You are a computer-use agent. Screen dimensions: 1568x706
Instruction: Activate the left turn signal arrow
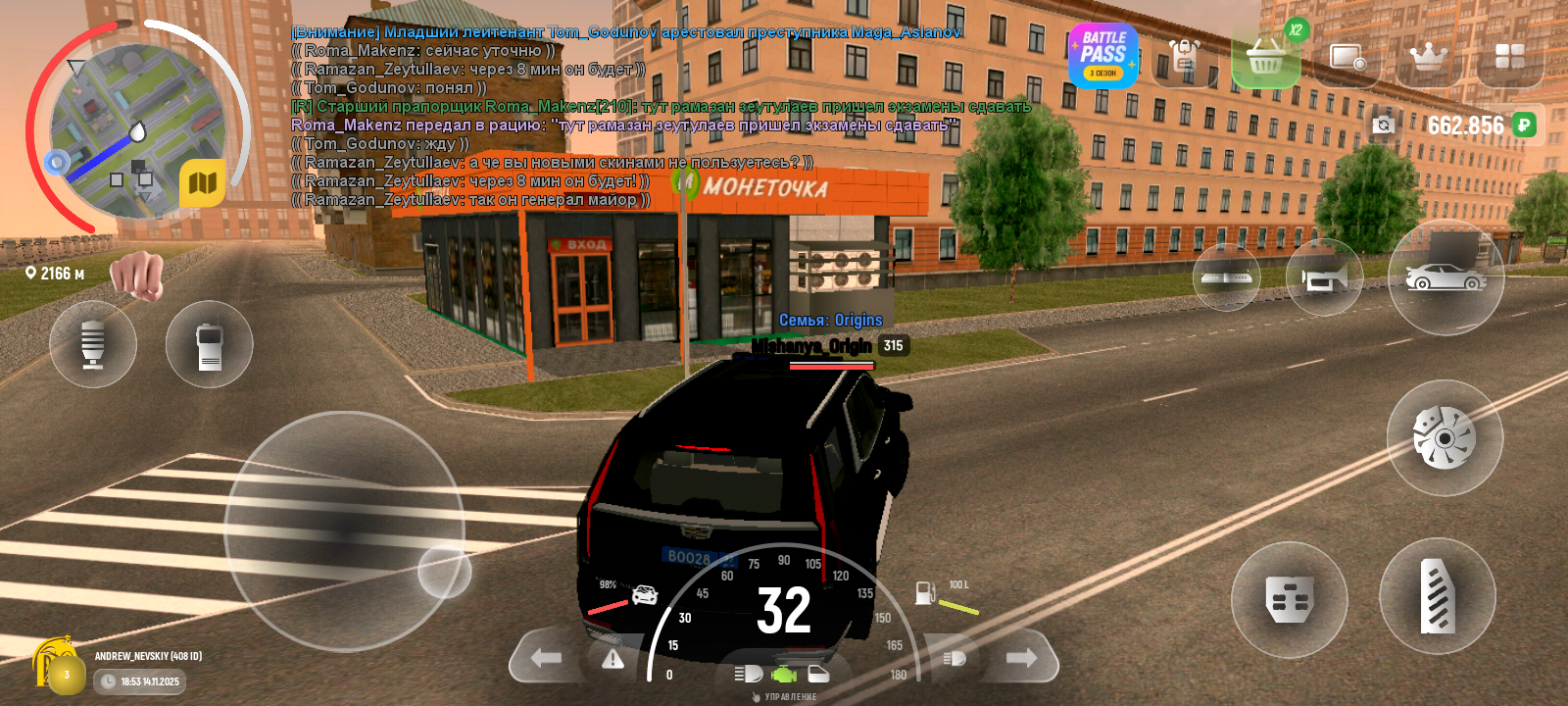pos(545,658)
